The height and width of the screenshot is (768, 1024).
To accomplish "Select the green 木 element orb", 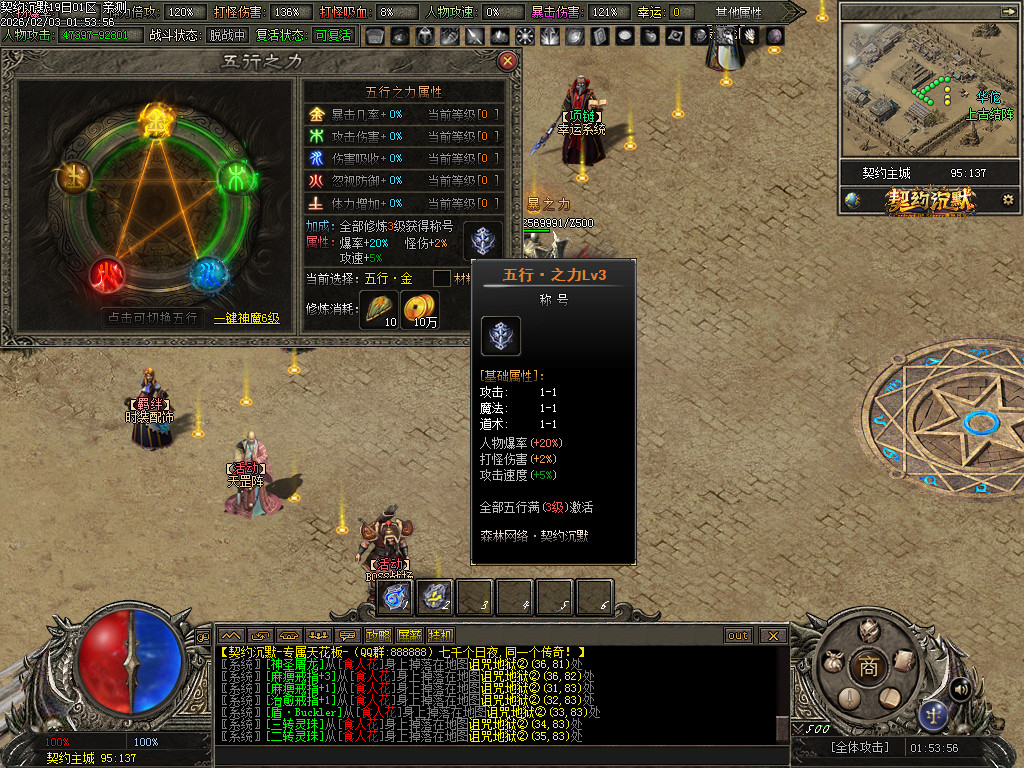I will 238,178.
